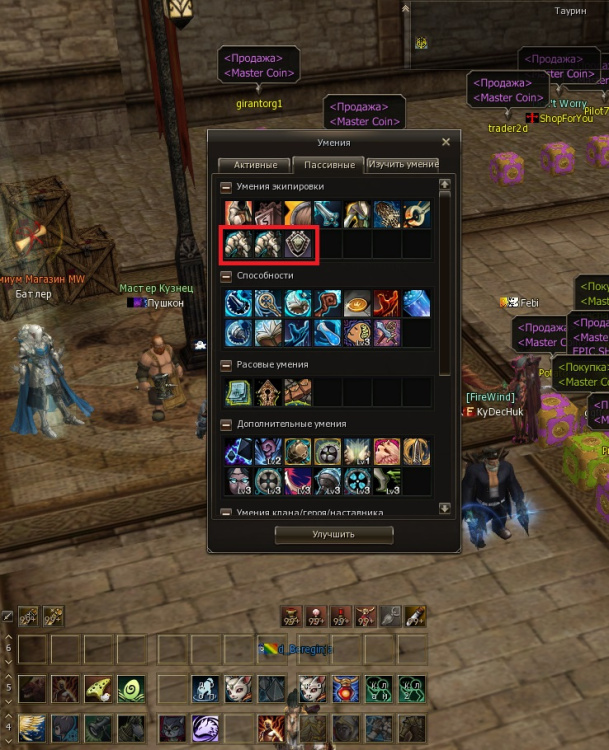
Task: Select the gold coin ability icon
Action: [359, 304]
